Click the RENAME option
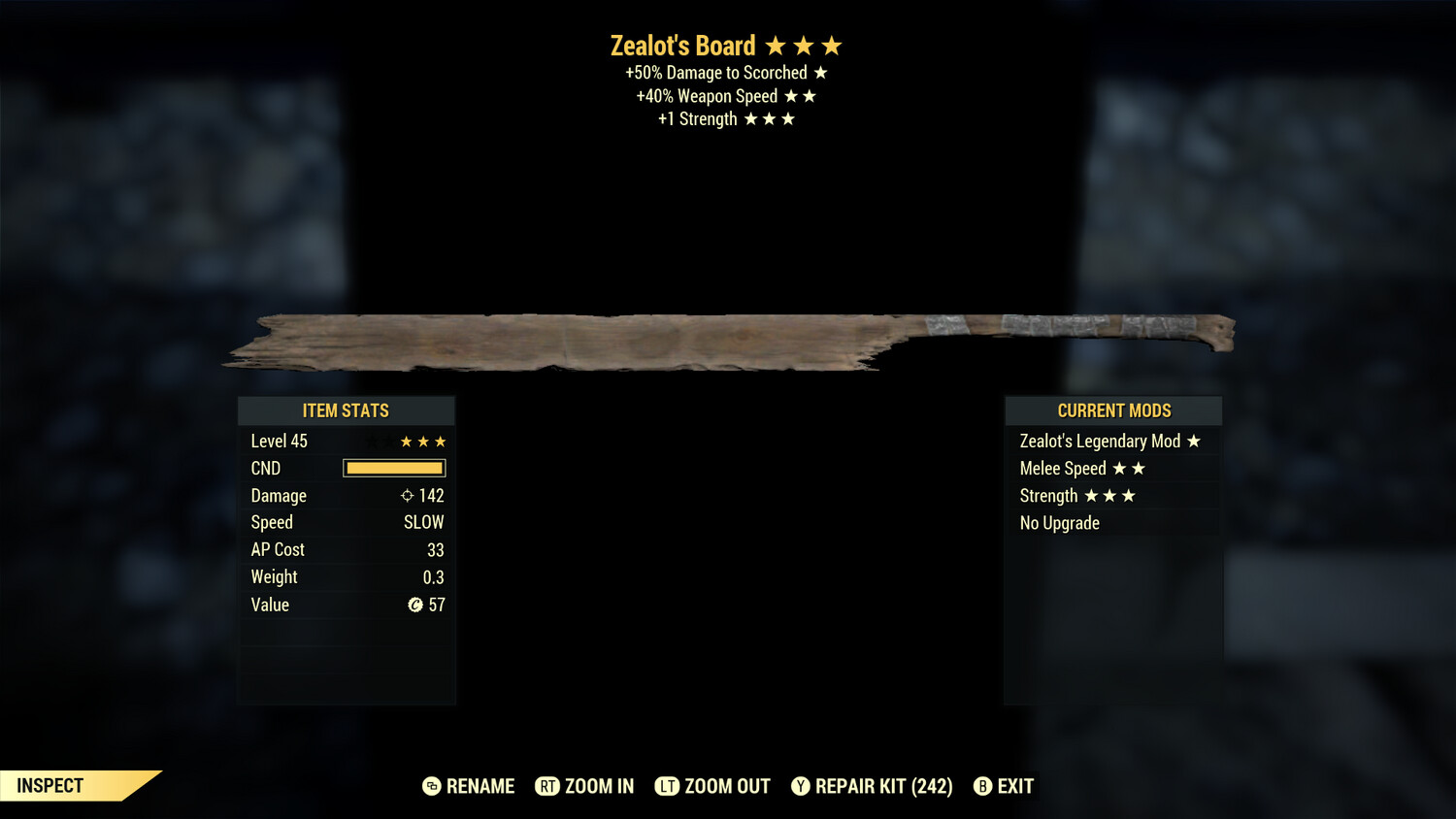 [x=480, y=786]
